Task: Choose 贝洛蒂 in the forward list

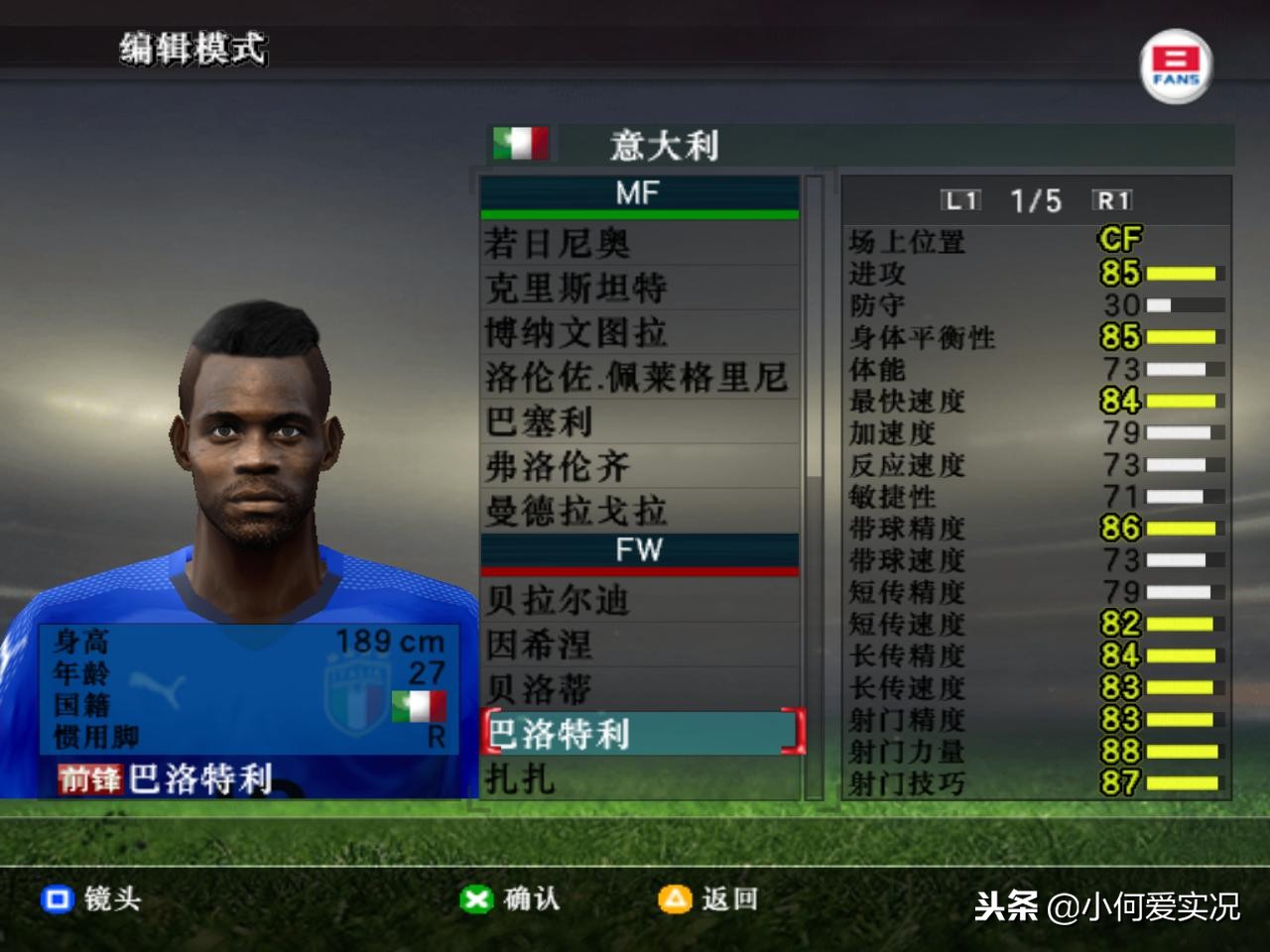Action: click(639, 689)
